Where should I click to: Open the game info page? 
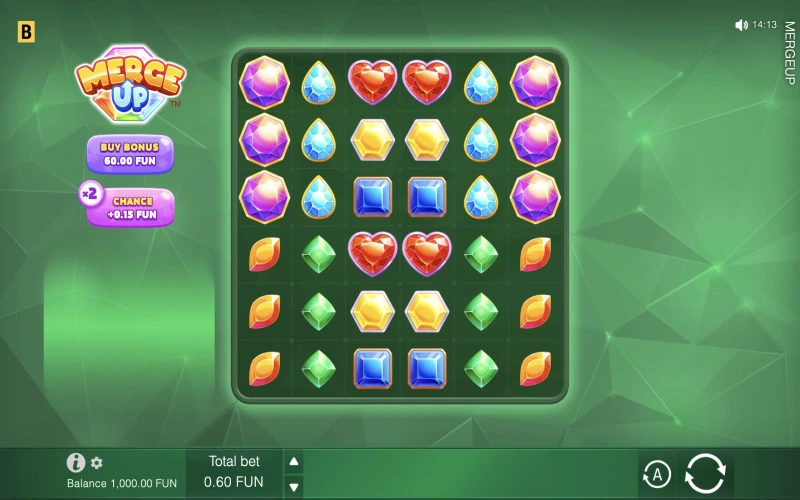point(75,462)
